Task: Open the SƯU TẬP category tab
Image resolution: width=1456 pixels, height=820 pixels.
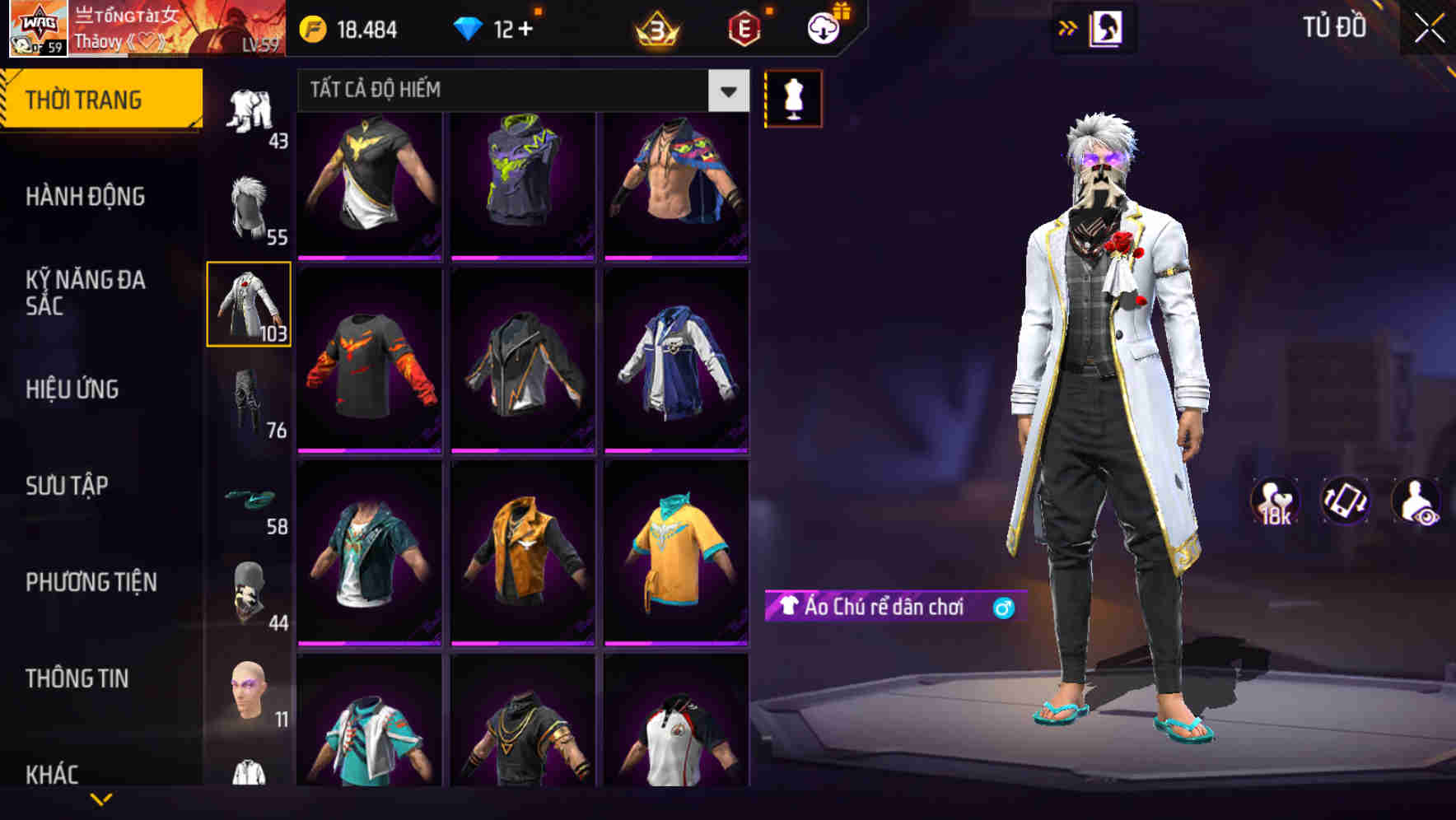Action: point(68,487)
